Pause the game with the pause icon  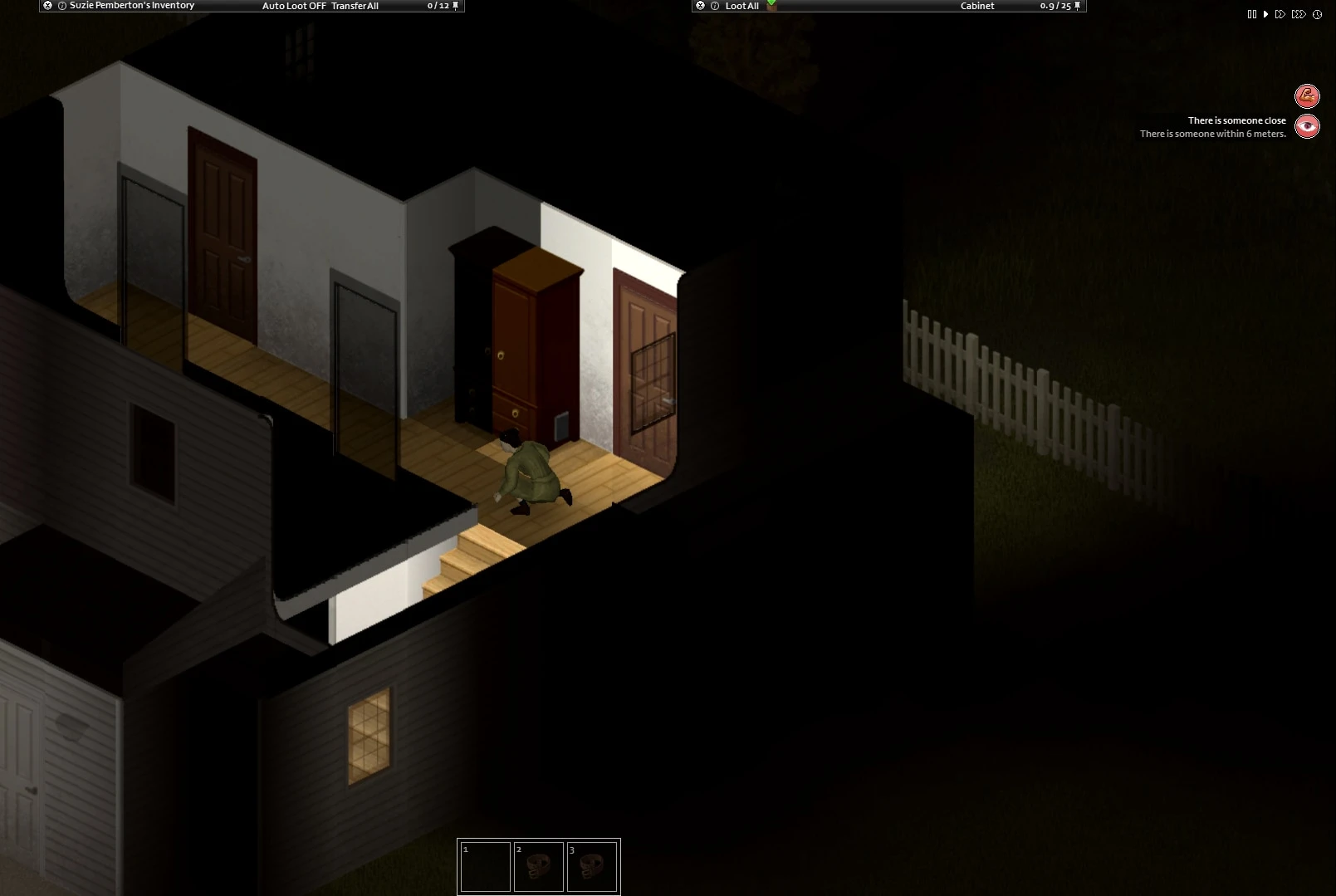click(1252, 14)
